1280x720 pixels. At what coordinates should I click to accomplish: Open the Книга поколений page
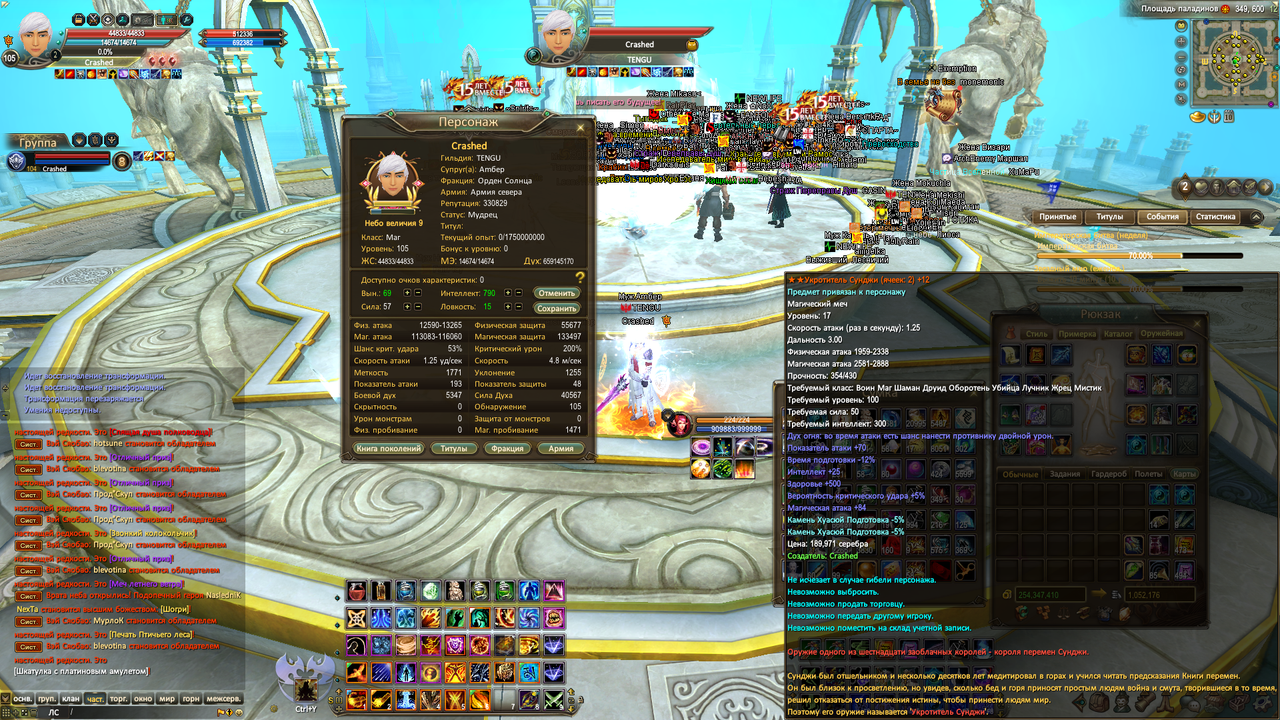tap(388, 449)
